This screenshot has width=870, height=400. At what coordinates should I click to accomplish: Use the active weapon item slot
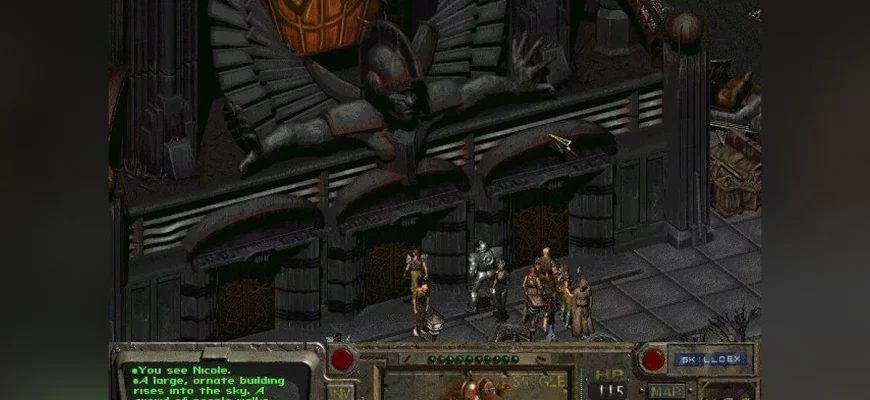pyautogui.click(x=473, y=385)
